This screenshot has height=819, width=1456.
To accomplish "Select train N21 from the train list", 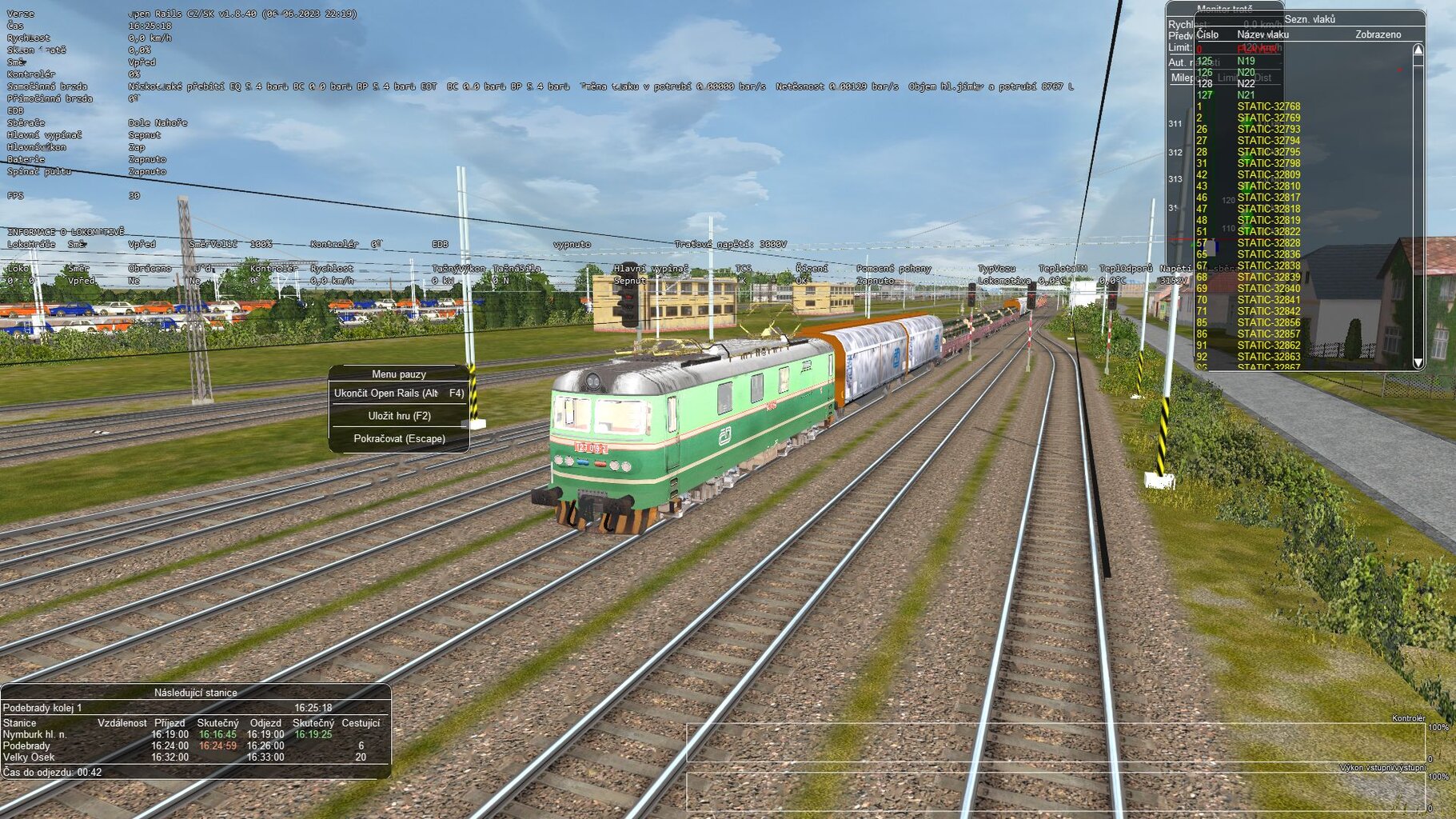I will click(1246, 95).
